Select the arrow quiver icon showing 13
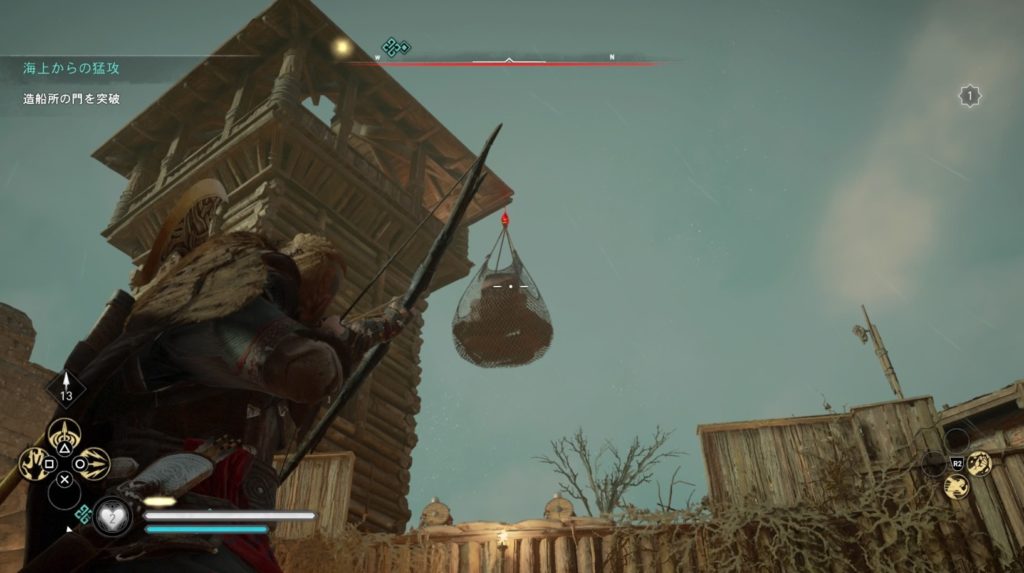The height and width of the screenshot is (573, 1024). [66, 388]
